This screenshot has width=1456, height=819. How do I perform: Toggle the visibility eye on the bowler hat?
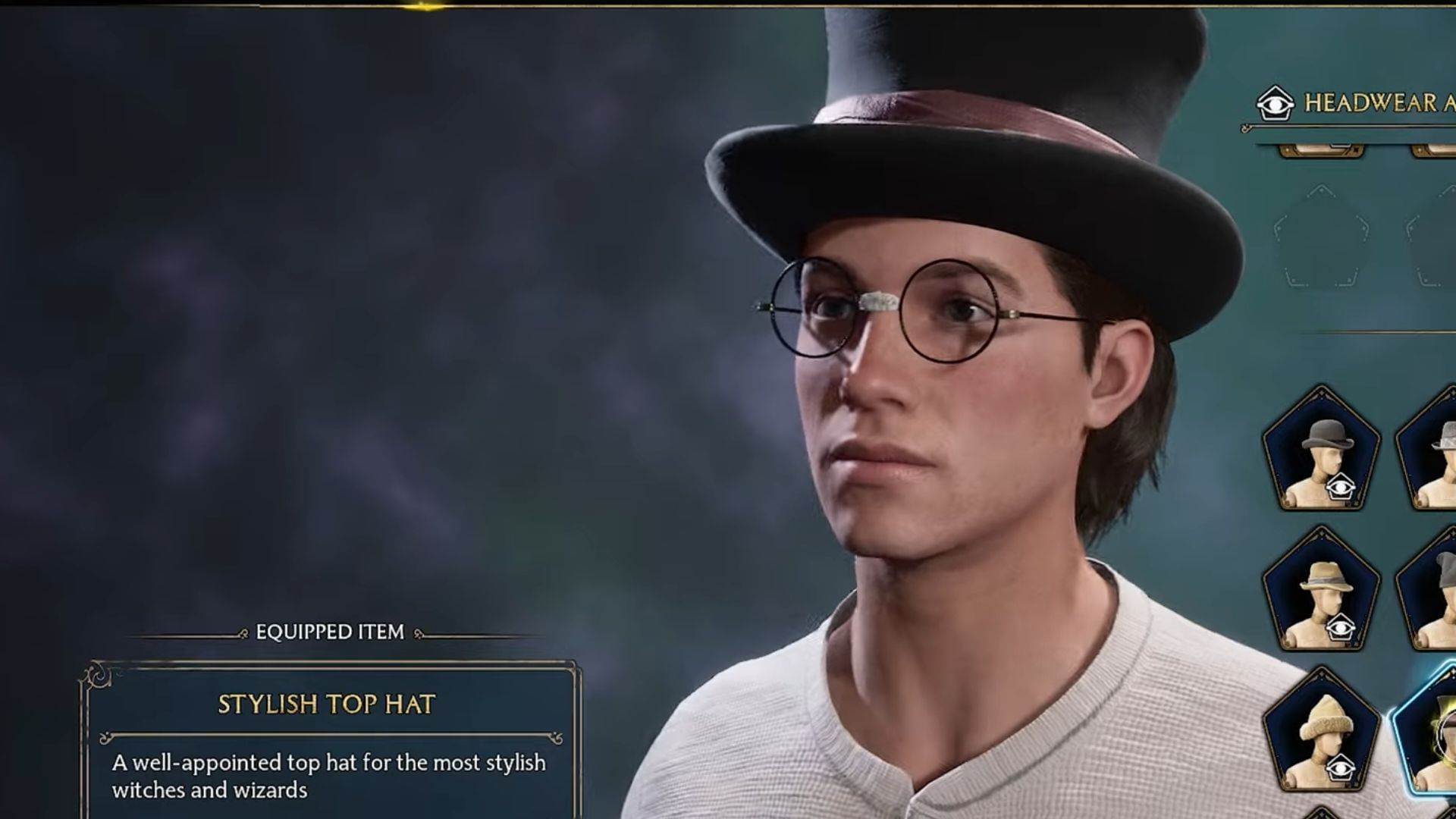tap(1341, 487)
